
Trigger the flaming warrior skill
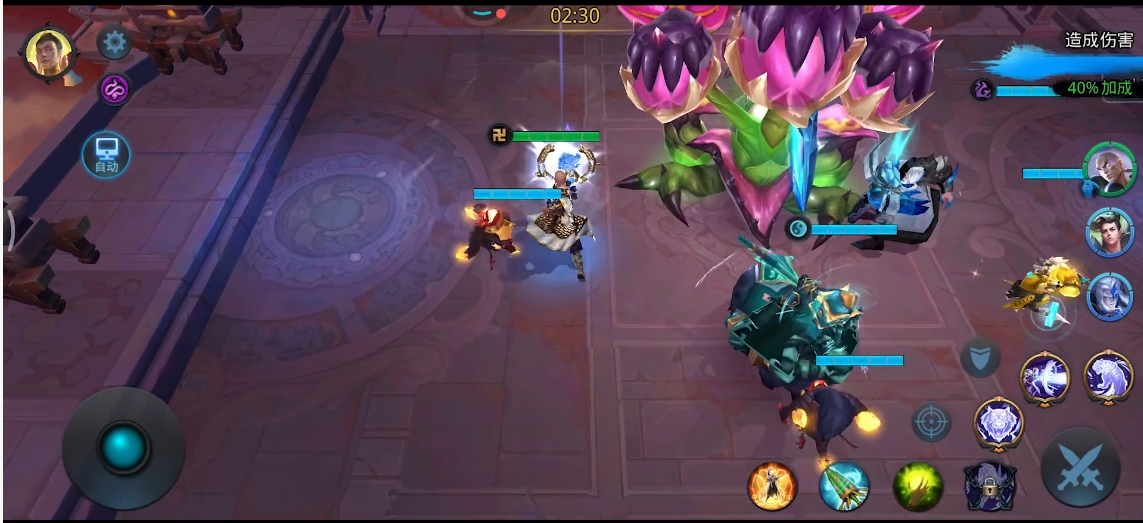(773, 486)
